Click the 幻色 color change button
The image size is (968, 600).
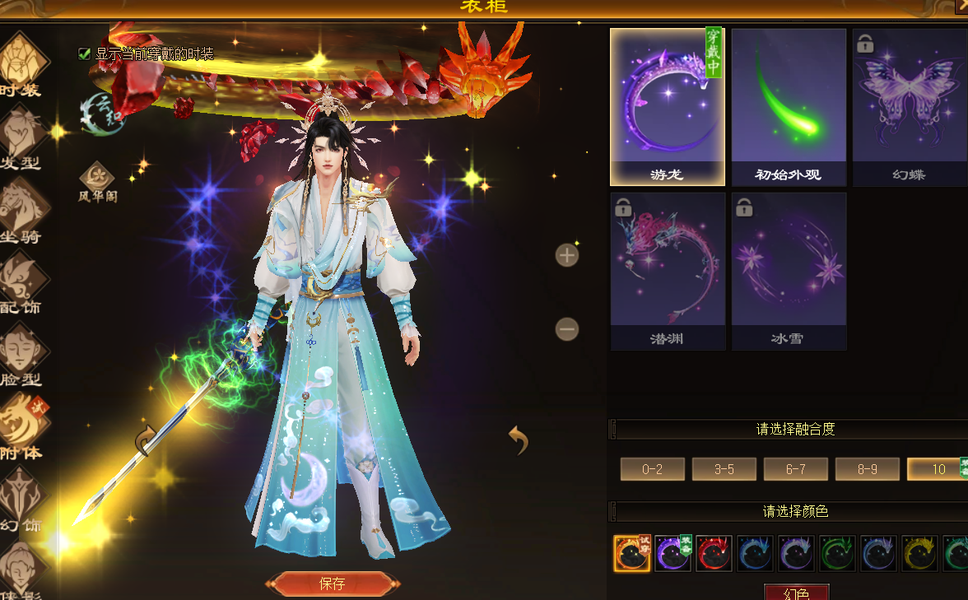pyautogui.click(x=797, y=593)
